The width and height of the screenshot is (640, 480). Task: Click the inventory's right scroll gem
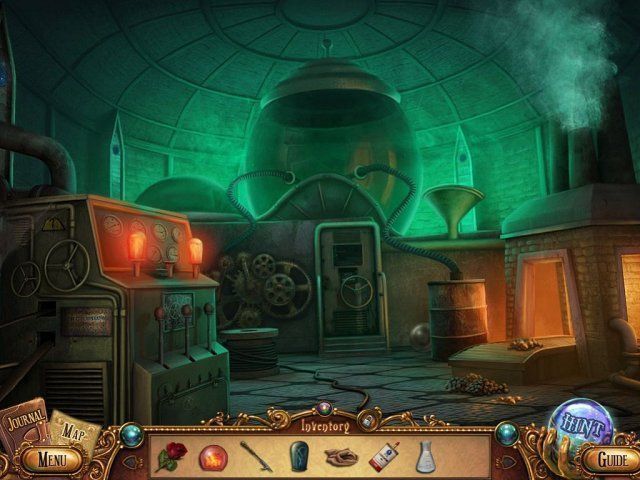point(505,432)
